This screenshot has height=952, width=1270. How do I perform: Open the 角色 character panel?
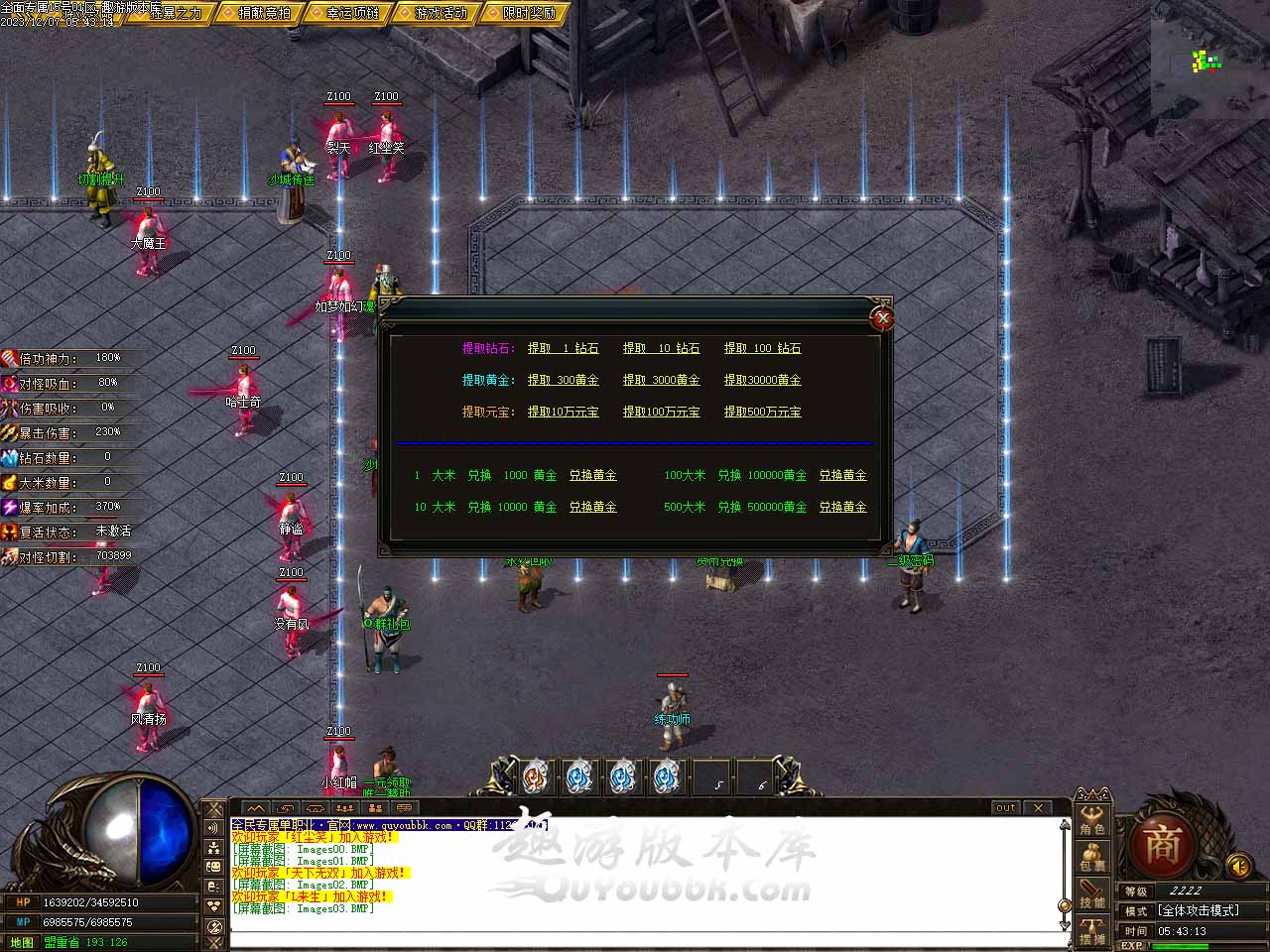tap(1092, 820)
